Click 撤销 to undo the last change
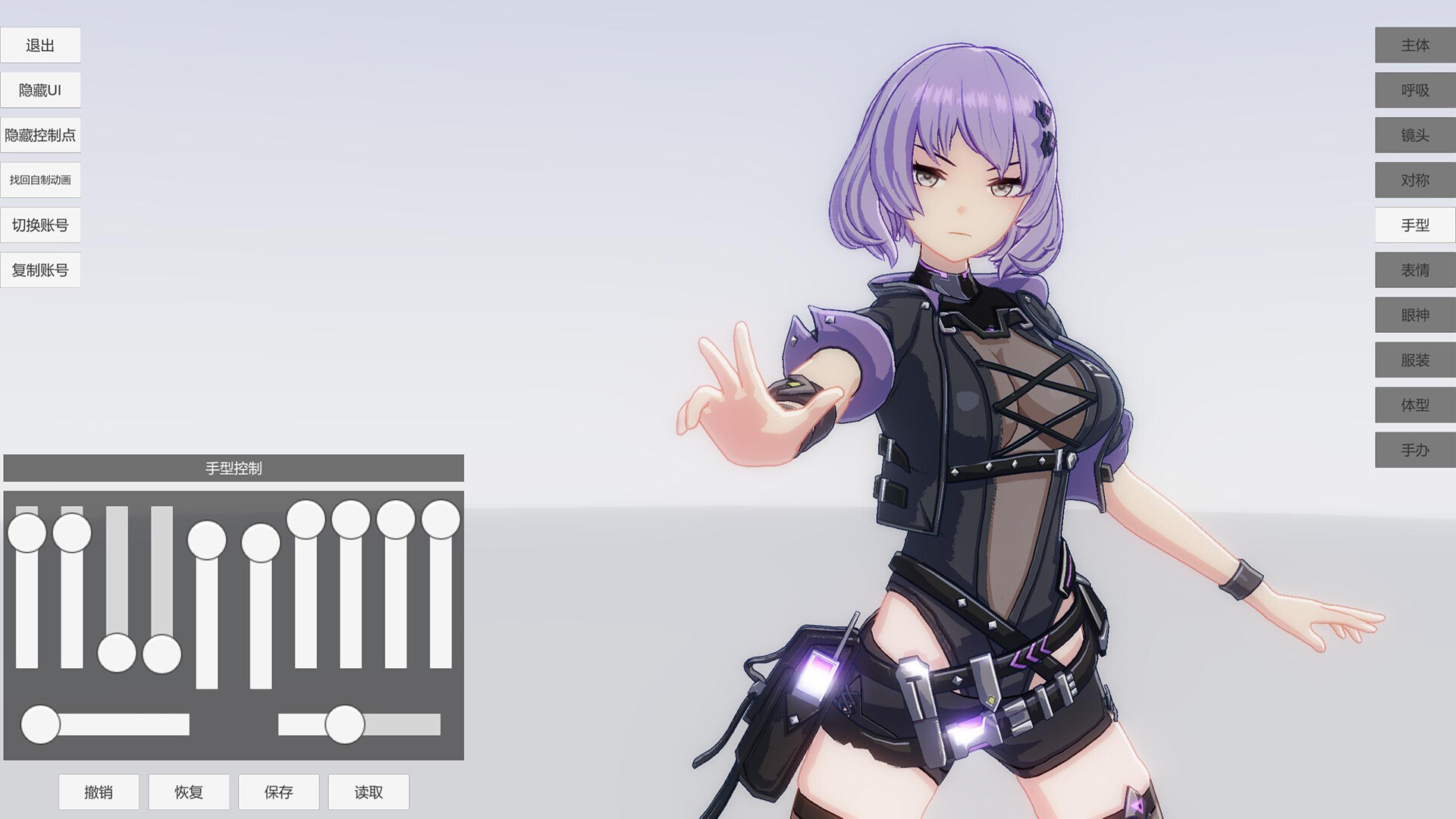The width and height of the screenshot is (1456, 819). (x=99, y=792)
